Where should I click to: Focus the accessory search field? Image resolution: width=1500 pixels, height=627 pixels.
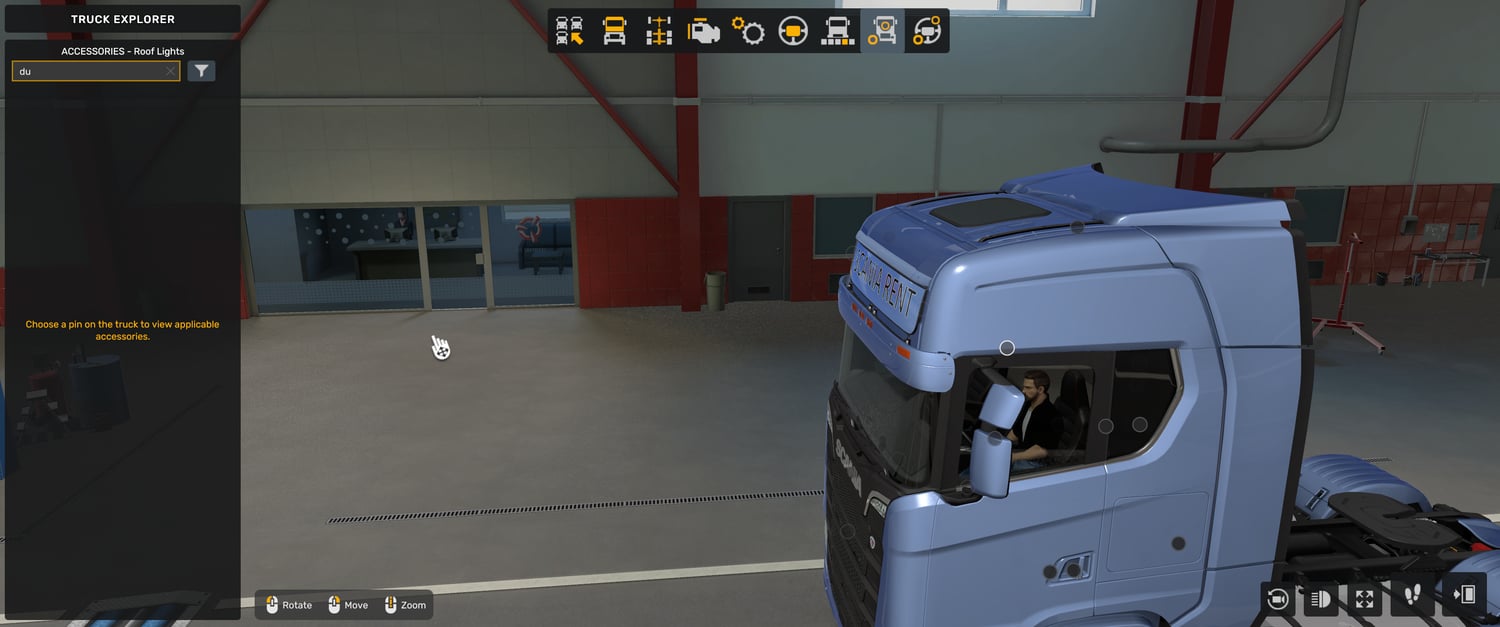(x=88, y=71)
